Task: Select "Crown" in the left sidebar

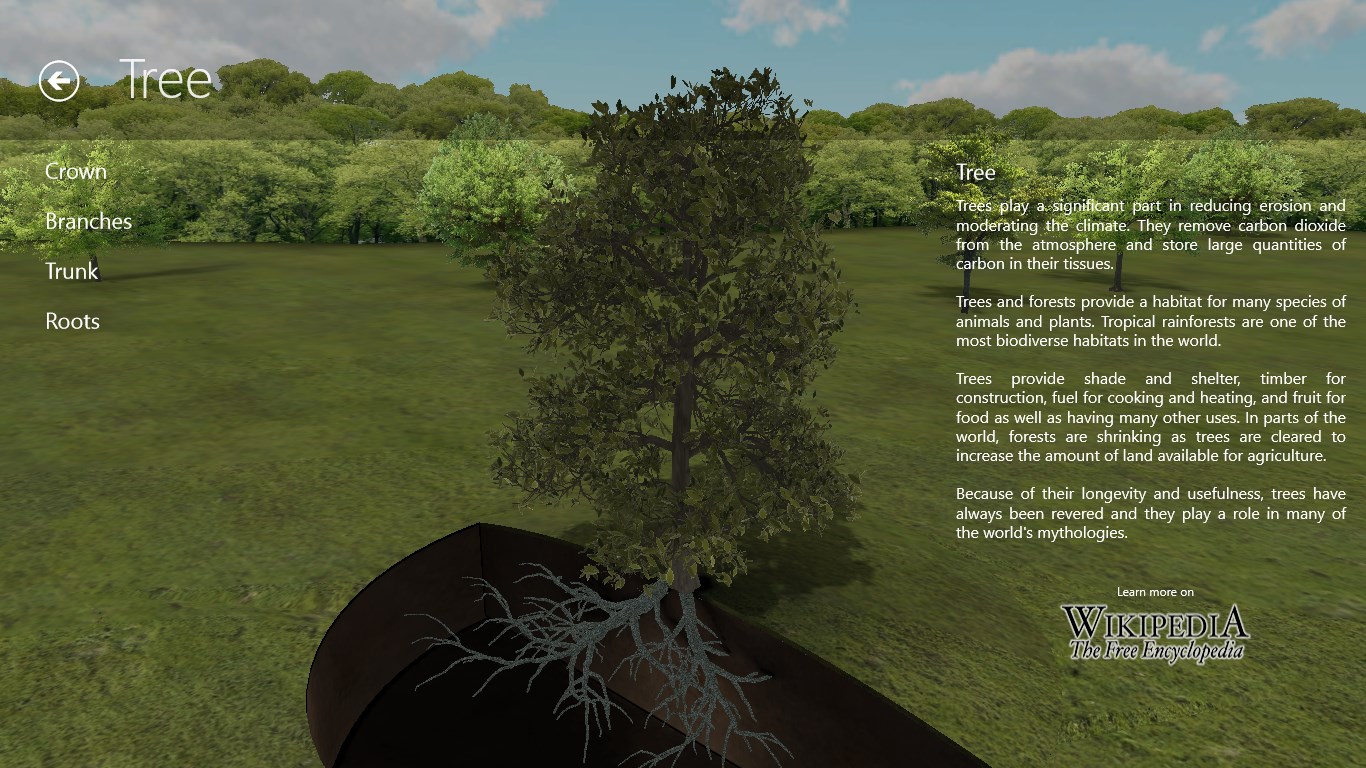Action: pyautogui.click(x=76, y=171)
